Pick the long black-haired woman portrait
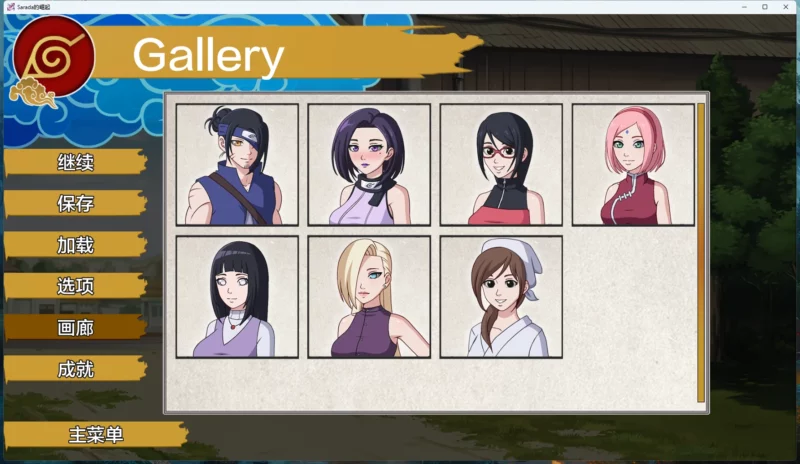This screenshot has width=800, height=464. 237,296
